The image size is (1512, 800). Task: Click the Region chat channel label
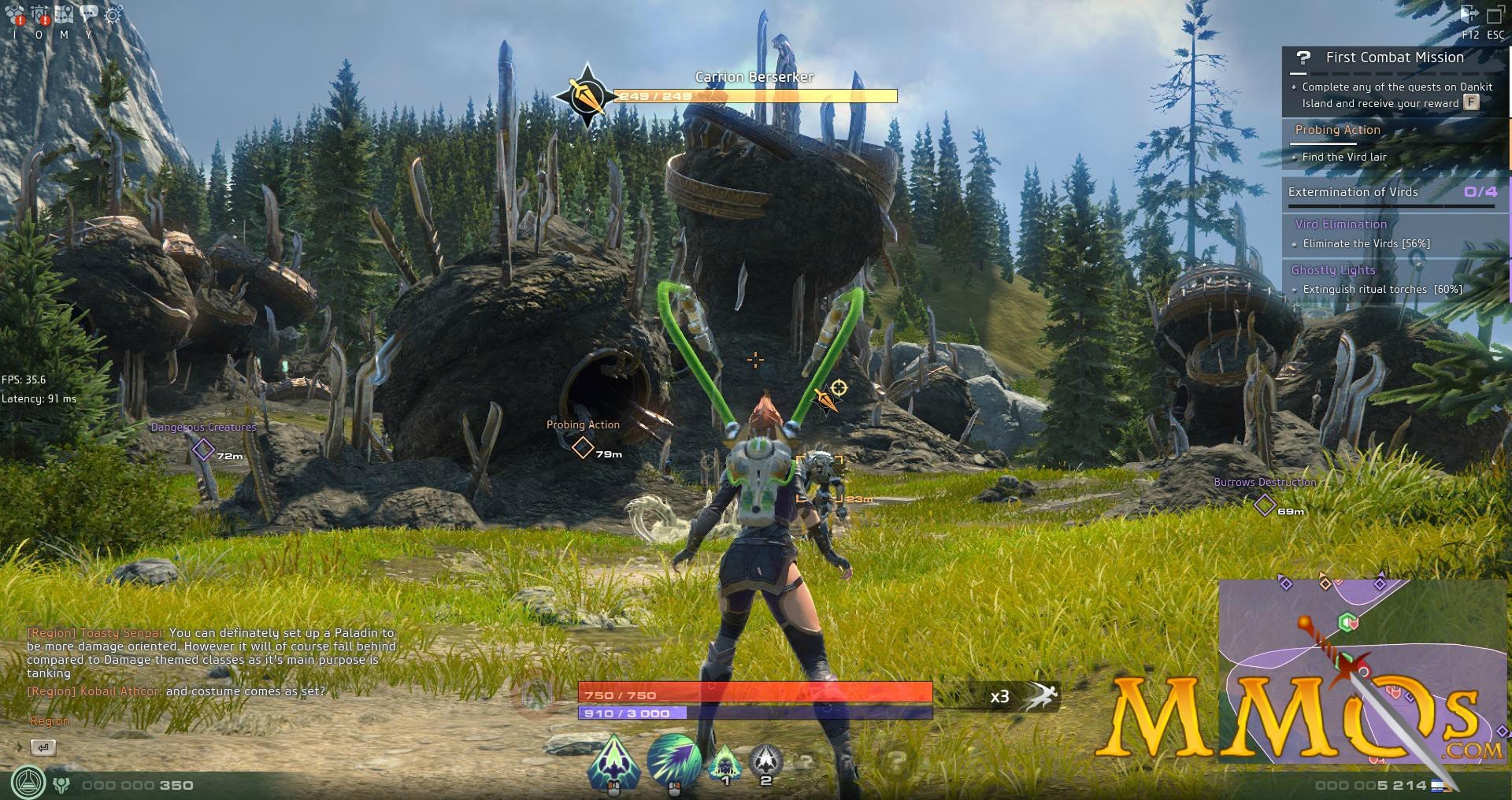pos(50,721)
